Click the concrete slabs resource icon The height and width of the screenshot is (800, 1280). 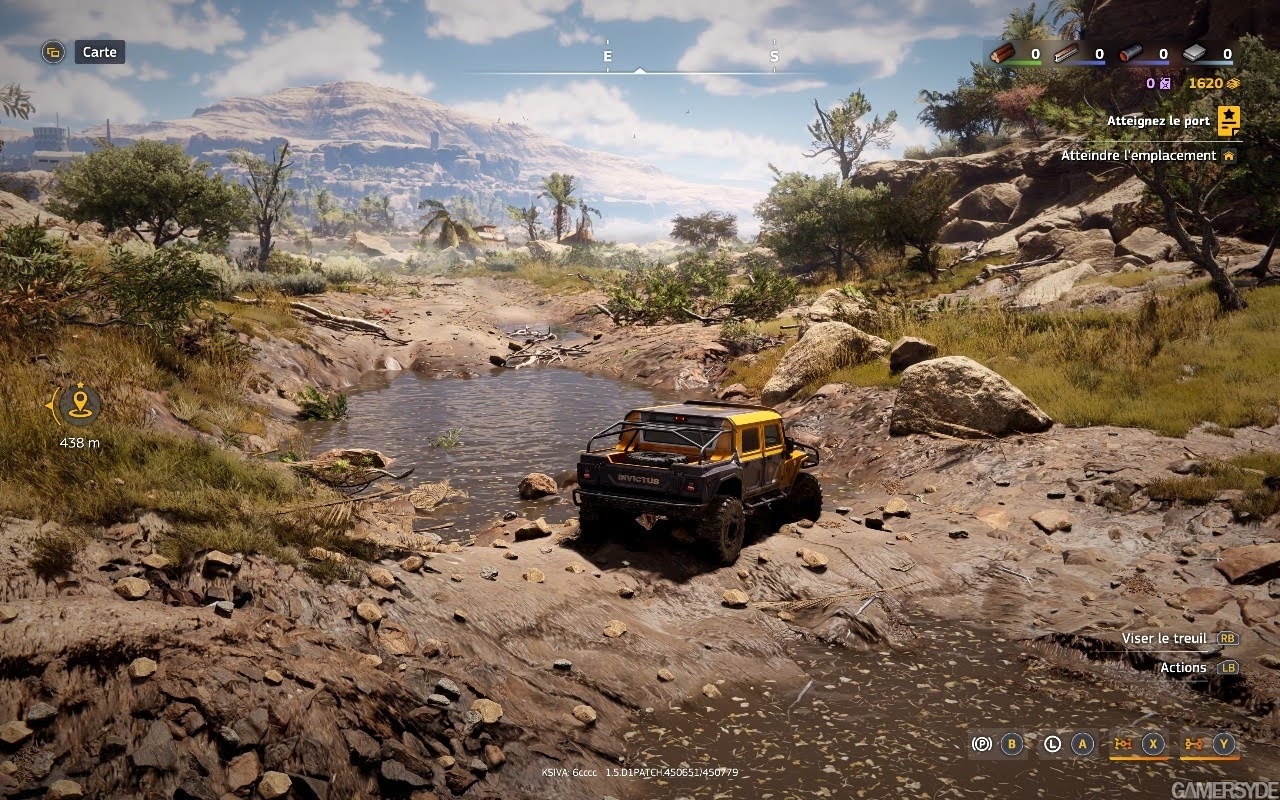click(x=1194, y=54)
